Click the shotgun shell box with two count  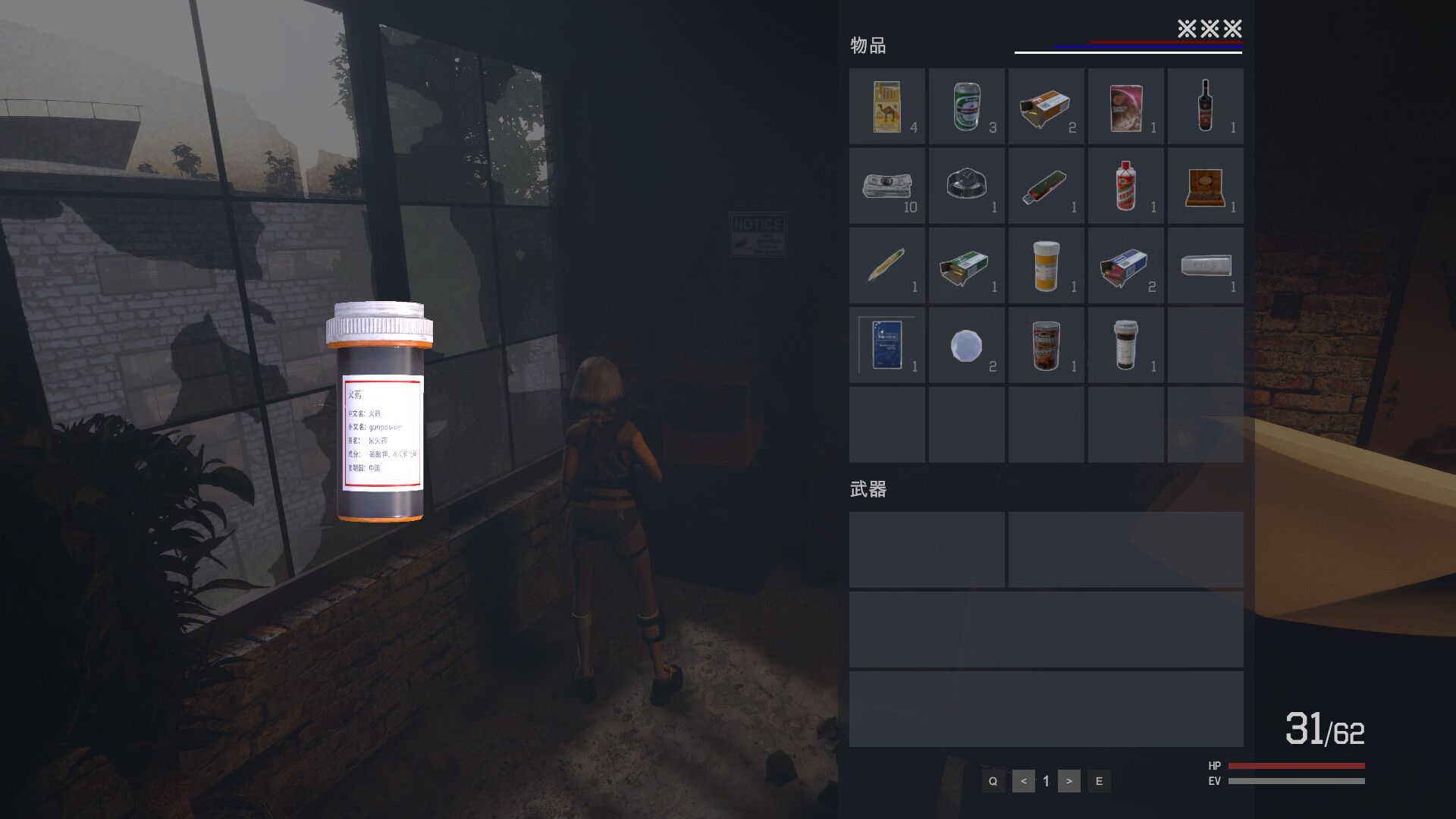1125,265
